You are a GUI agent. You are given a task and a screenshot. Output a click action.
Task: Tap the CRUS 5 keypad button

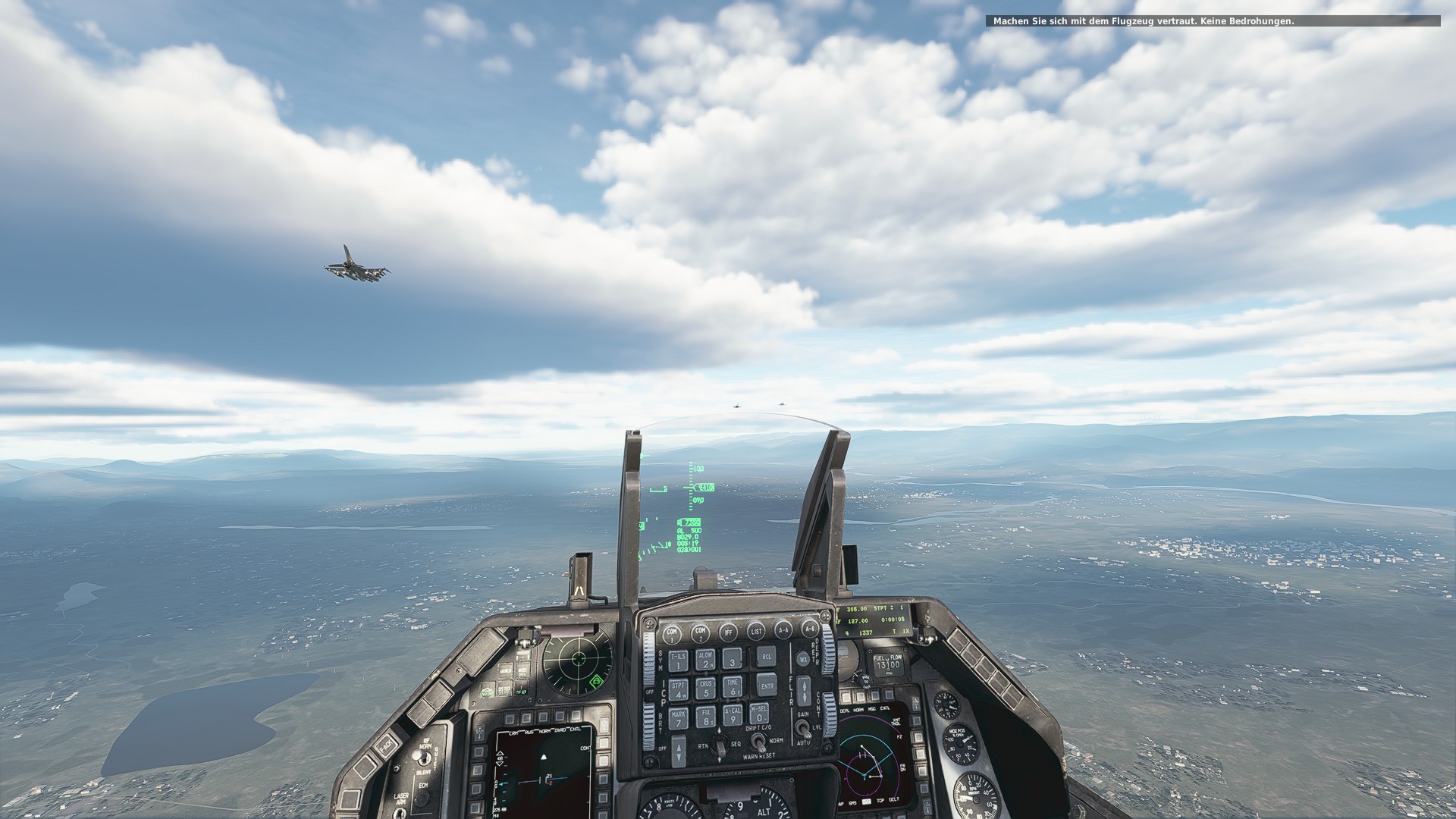pos(706,689)
